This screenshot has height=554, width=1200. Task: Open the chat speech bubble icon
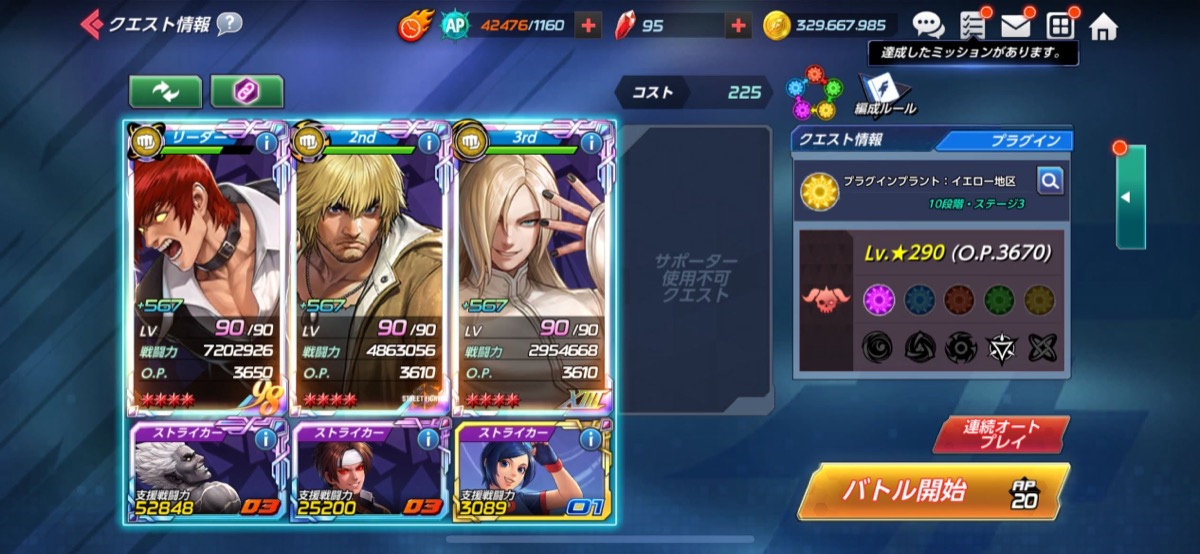pos(927,25)
